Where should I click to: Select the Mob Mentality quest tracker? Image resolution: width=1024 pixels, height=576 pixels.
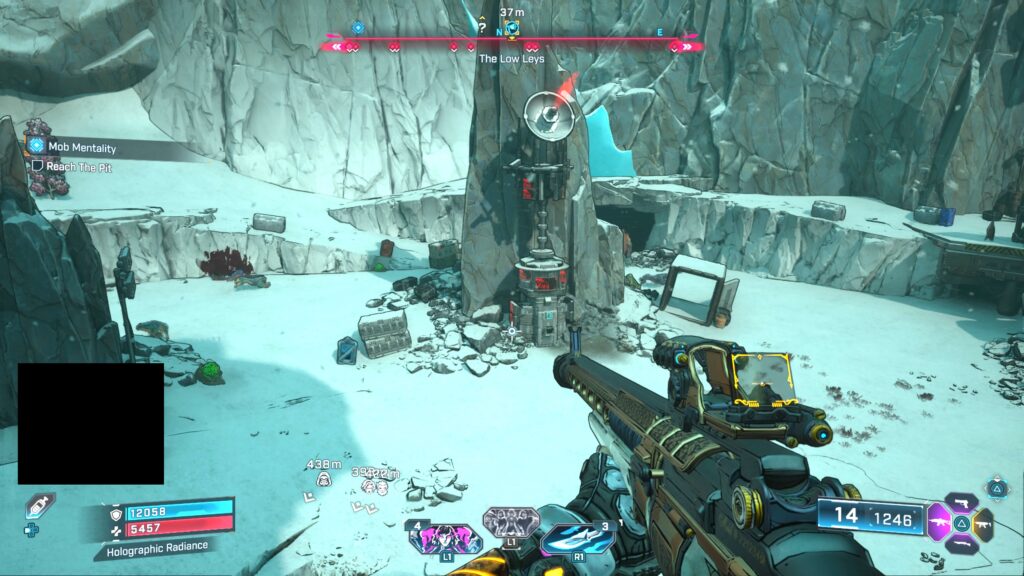pyautogui.click(x=81, y=148)
